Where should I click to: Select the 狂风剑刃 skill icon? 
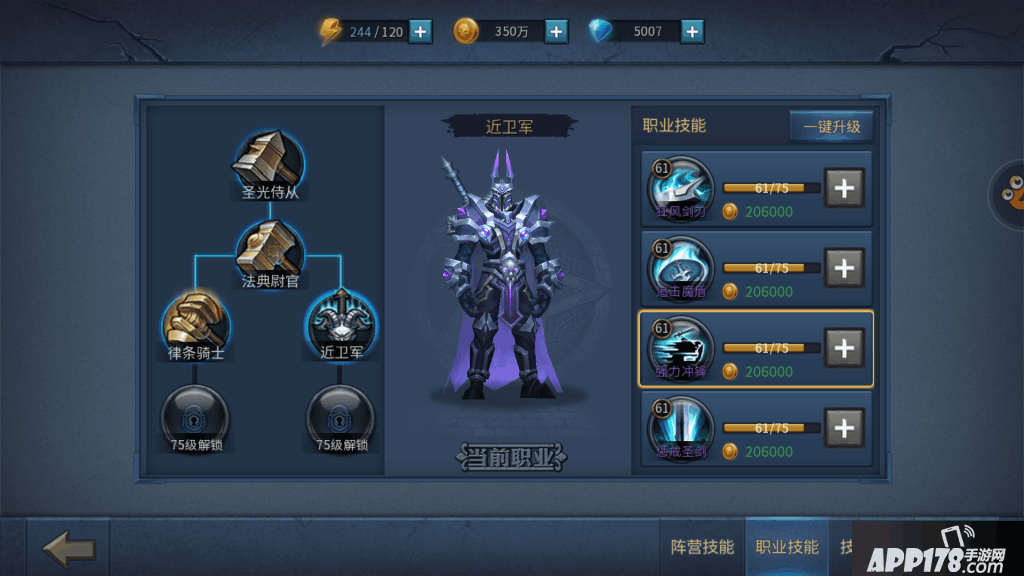click(x=681, y=188)
